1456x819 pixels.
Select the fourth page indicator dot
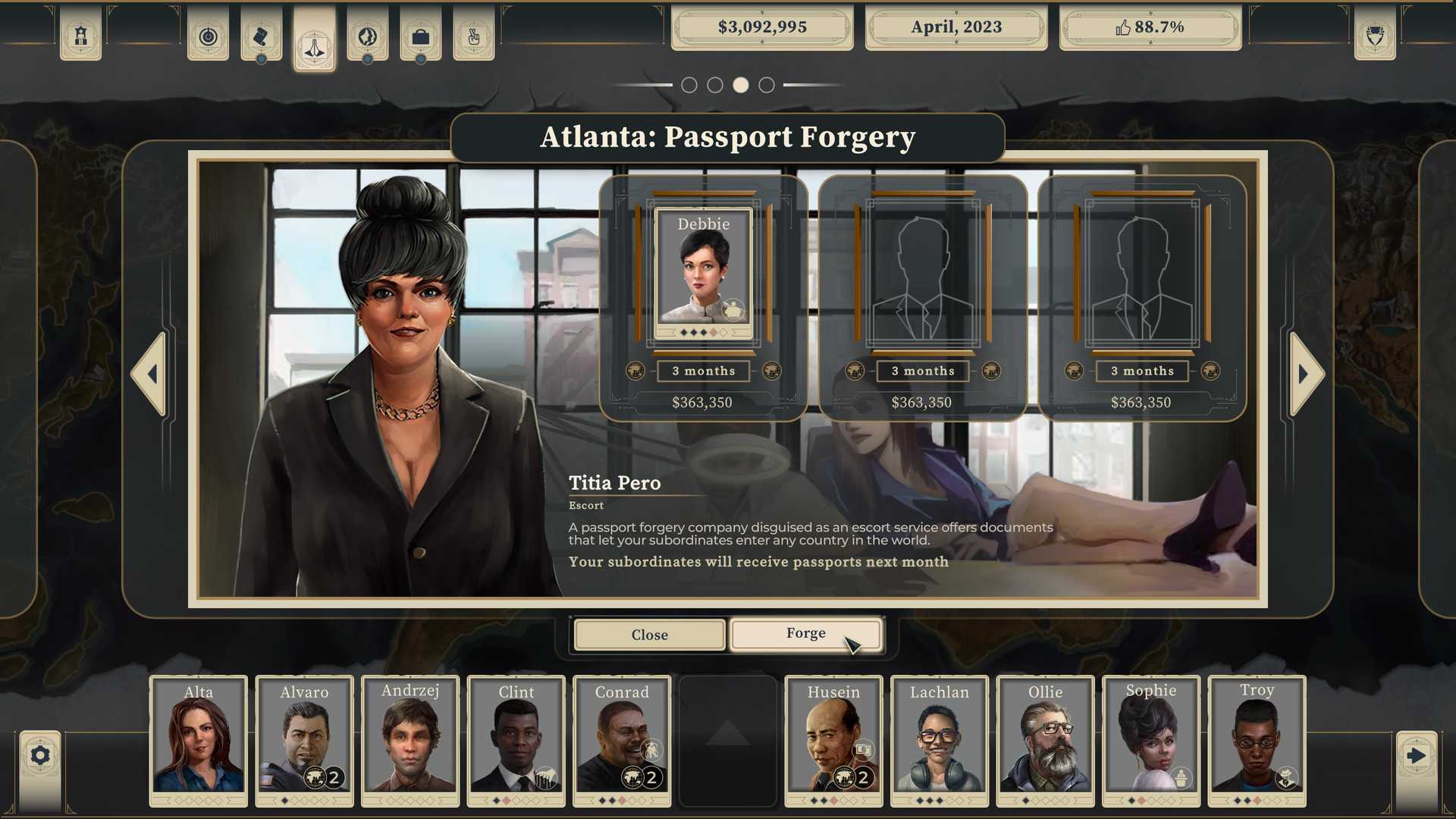coord(766,85)
